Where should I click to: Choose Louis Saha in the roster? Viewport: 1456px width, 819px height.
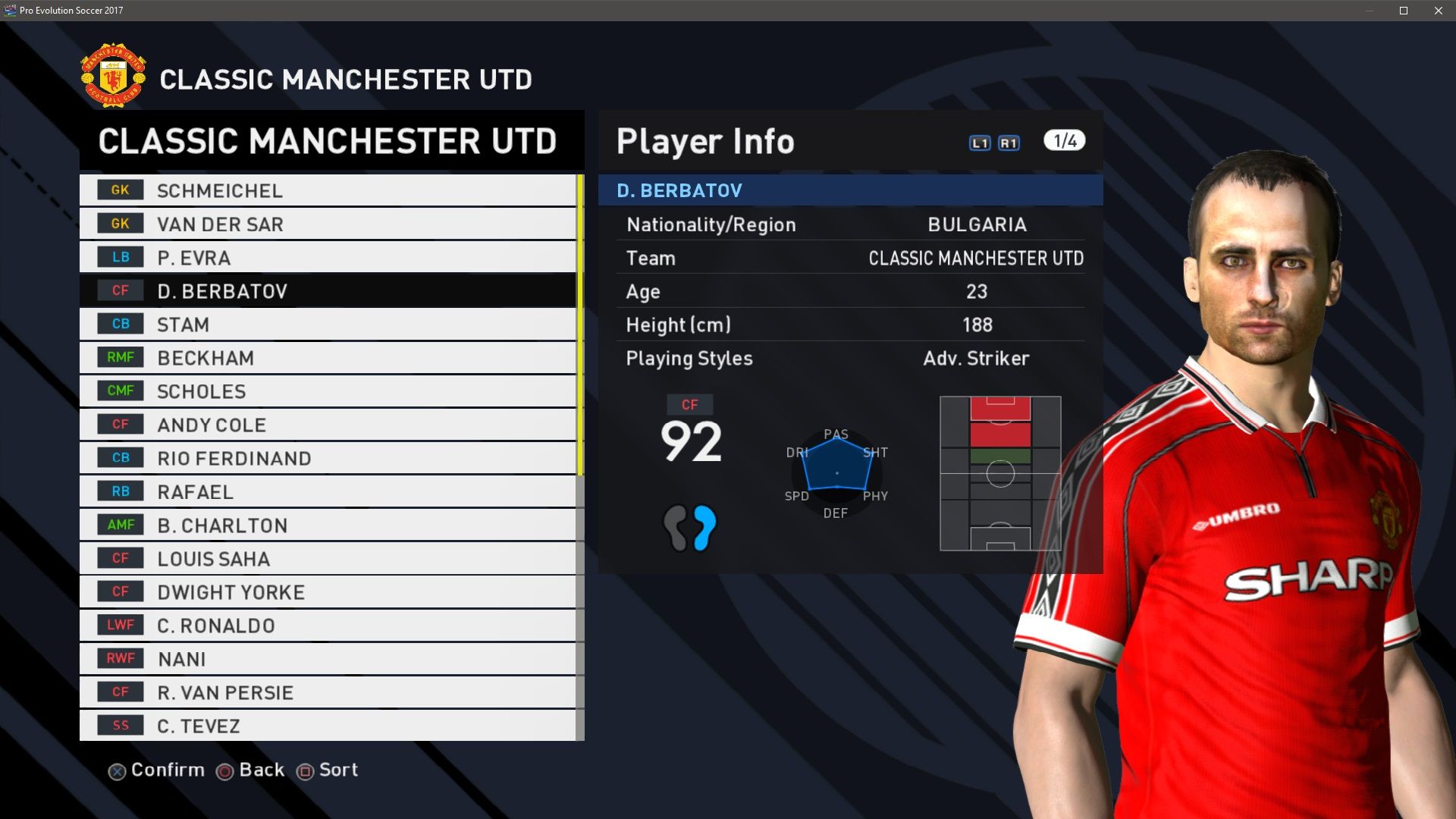click(x=328, y=558)
